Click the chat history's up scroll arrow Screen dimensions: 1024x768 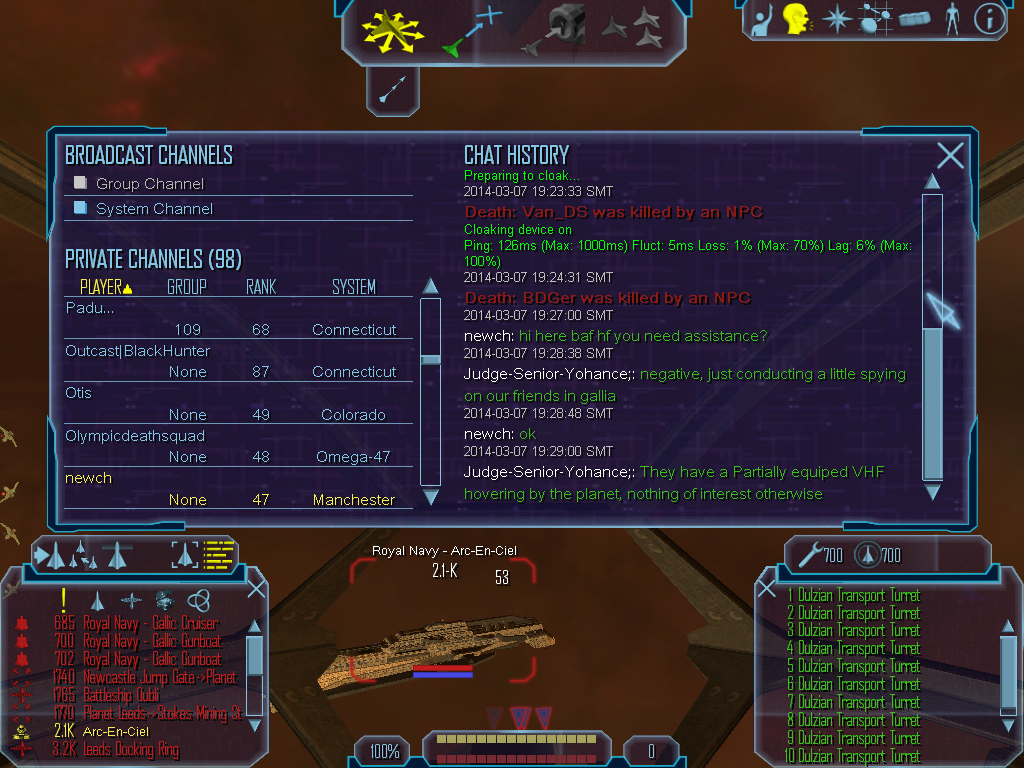pyautogui.click(x=932, y=181)
